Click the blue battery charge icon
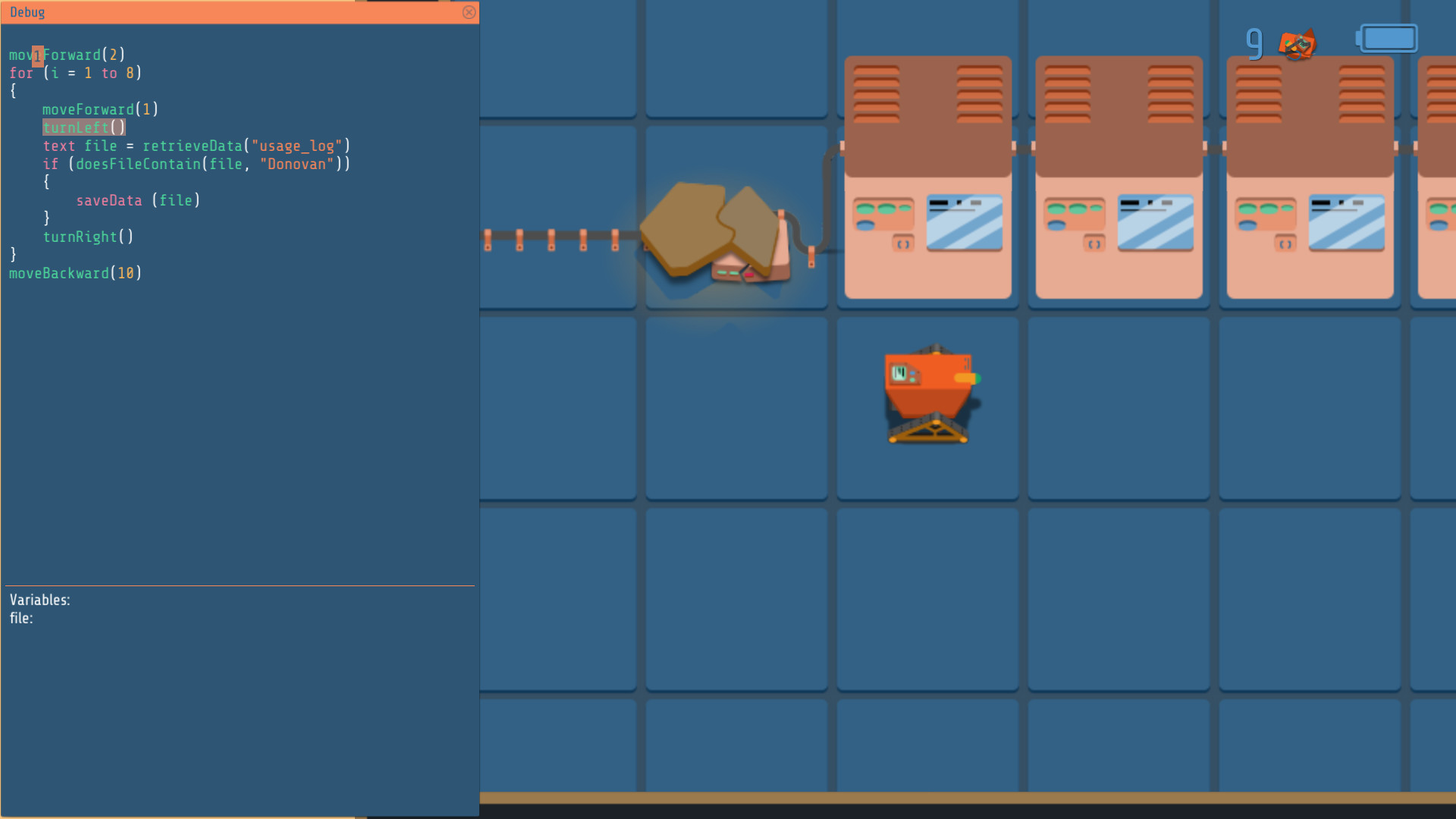 (1387, 37)
